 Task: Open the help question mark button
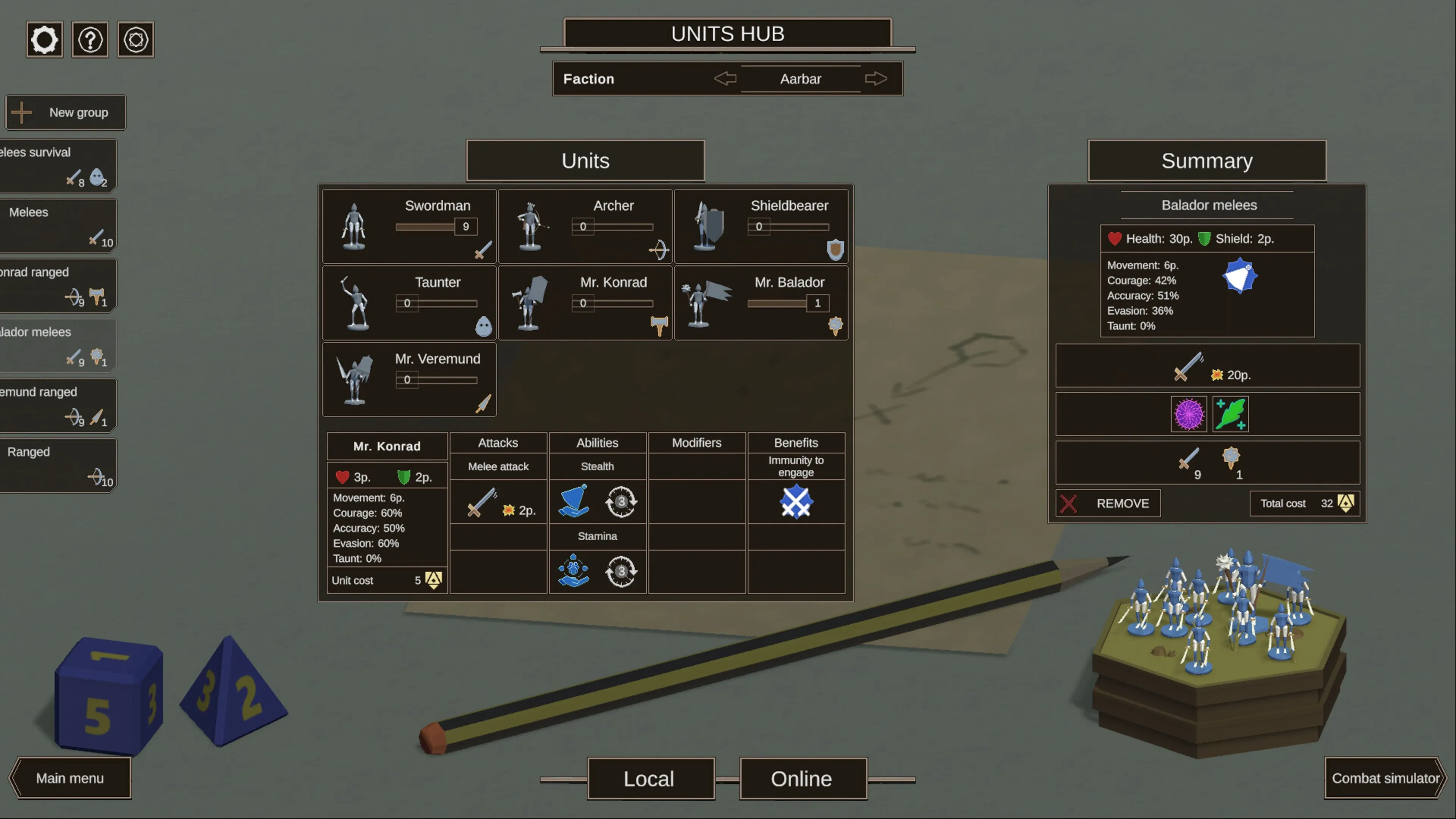pyautogui.click(x=91, y=39)
